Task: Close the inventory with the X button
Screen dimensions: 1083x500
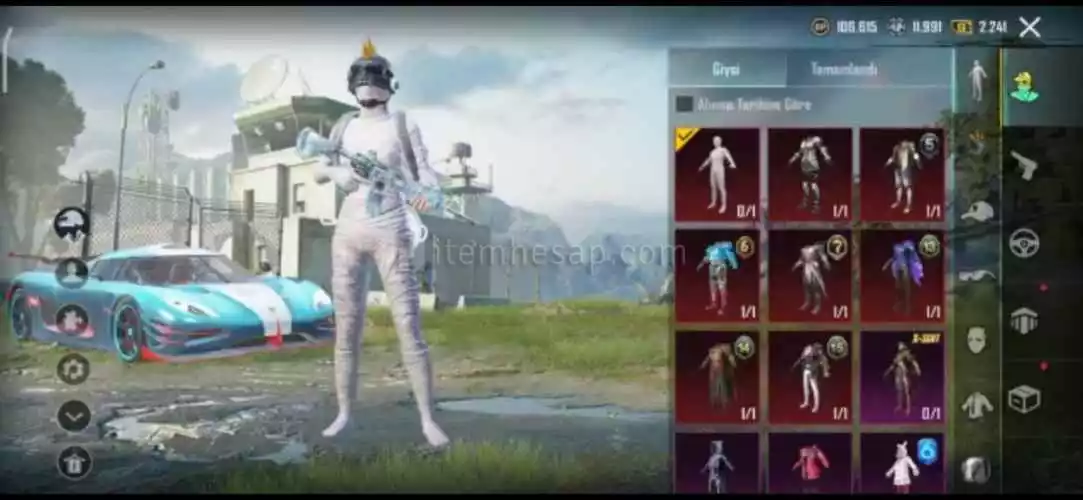Action: click(1029, 27)
